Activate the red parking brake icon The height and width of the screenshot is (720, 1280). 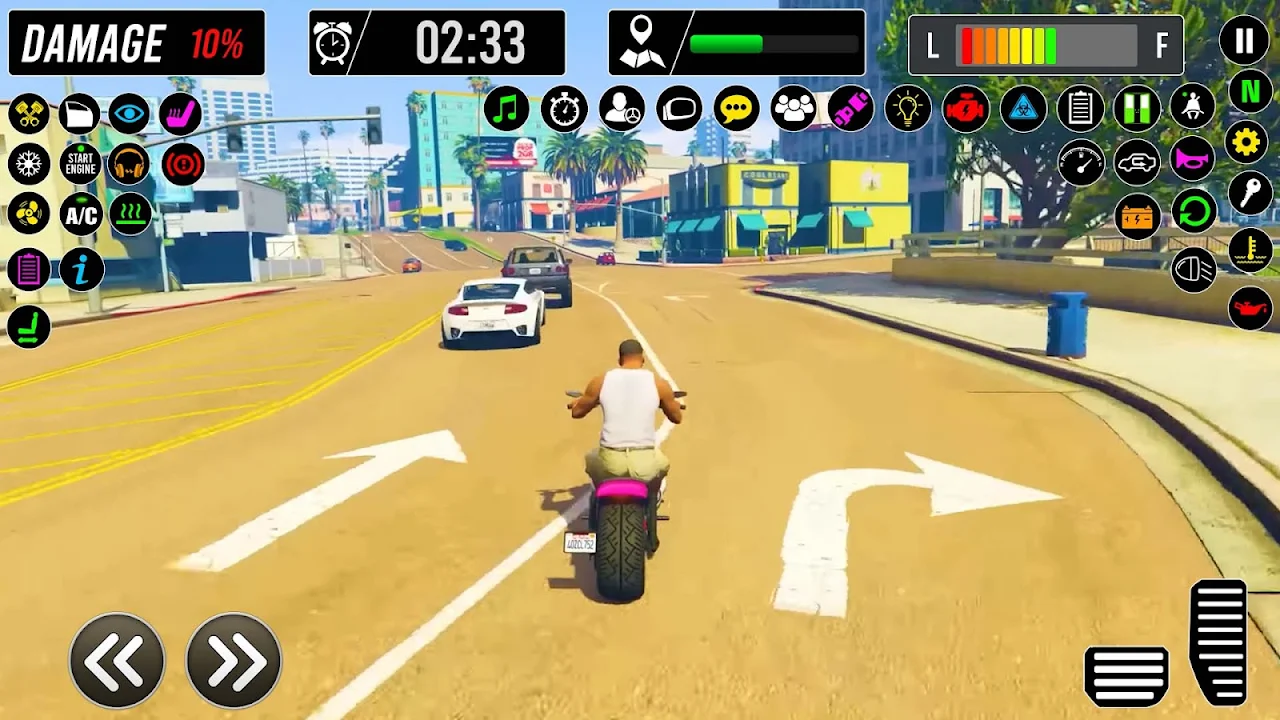[x=182, y=163]
